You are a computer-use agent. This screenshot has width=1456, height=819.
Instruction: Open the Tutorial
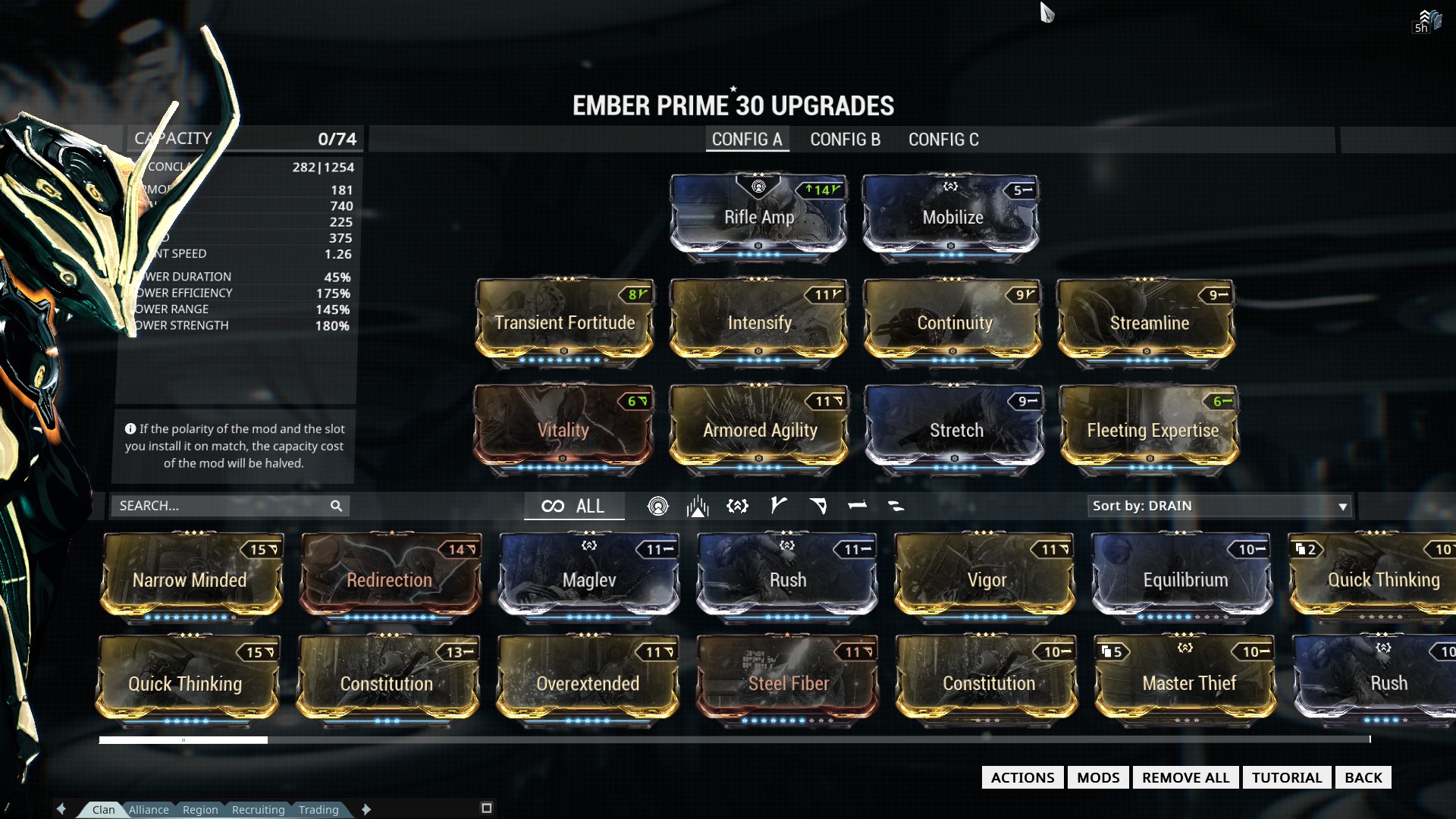coord(1286,777)
